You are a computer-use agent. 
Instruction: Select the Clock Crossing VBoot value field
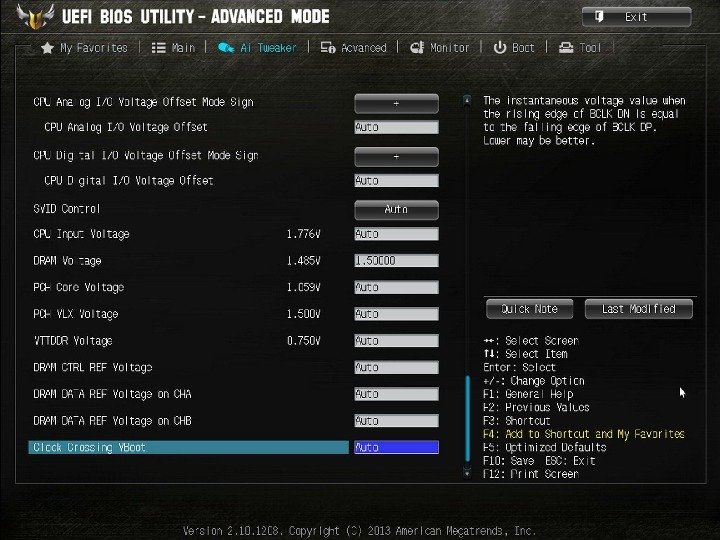[x=396, y=447]
